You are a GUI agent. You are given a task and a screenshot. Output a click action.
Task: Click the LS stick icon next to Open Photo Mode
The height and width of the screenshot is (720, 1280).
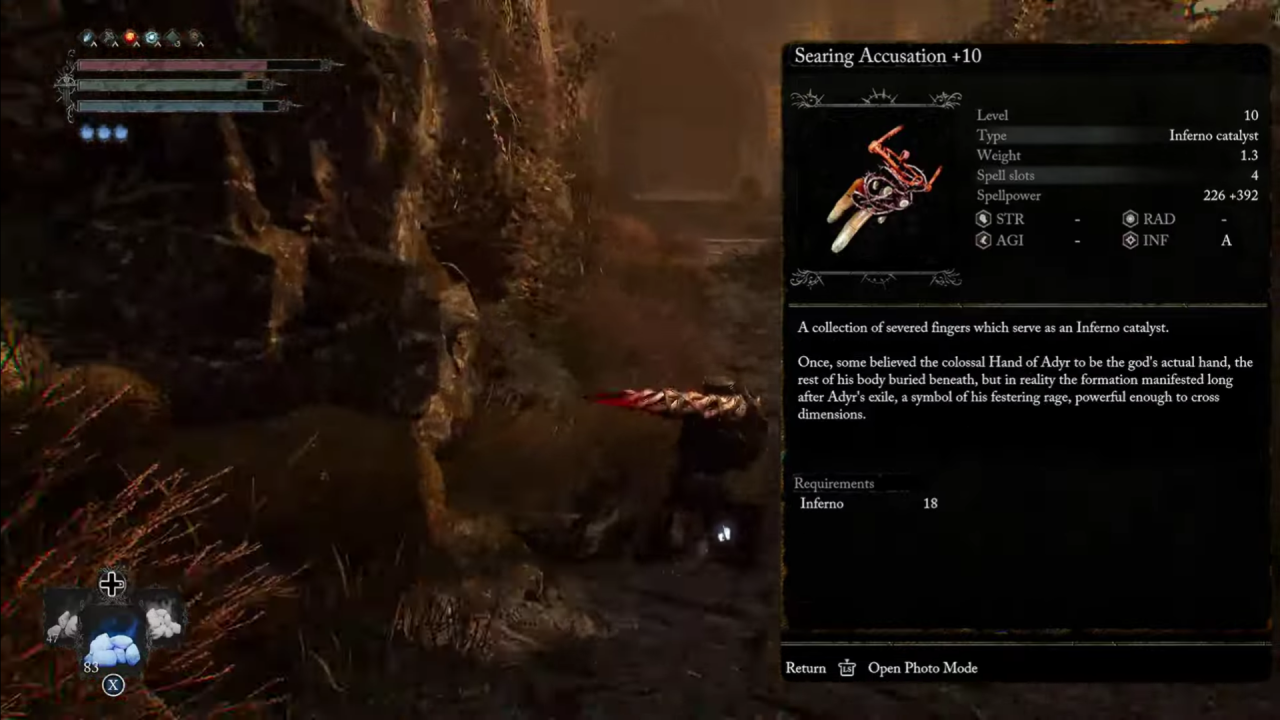(x=847, y=668)
